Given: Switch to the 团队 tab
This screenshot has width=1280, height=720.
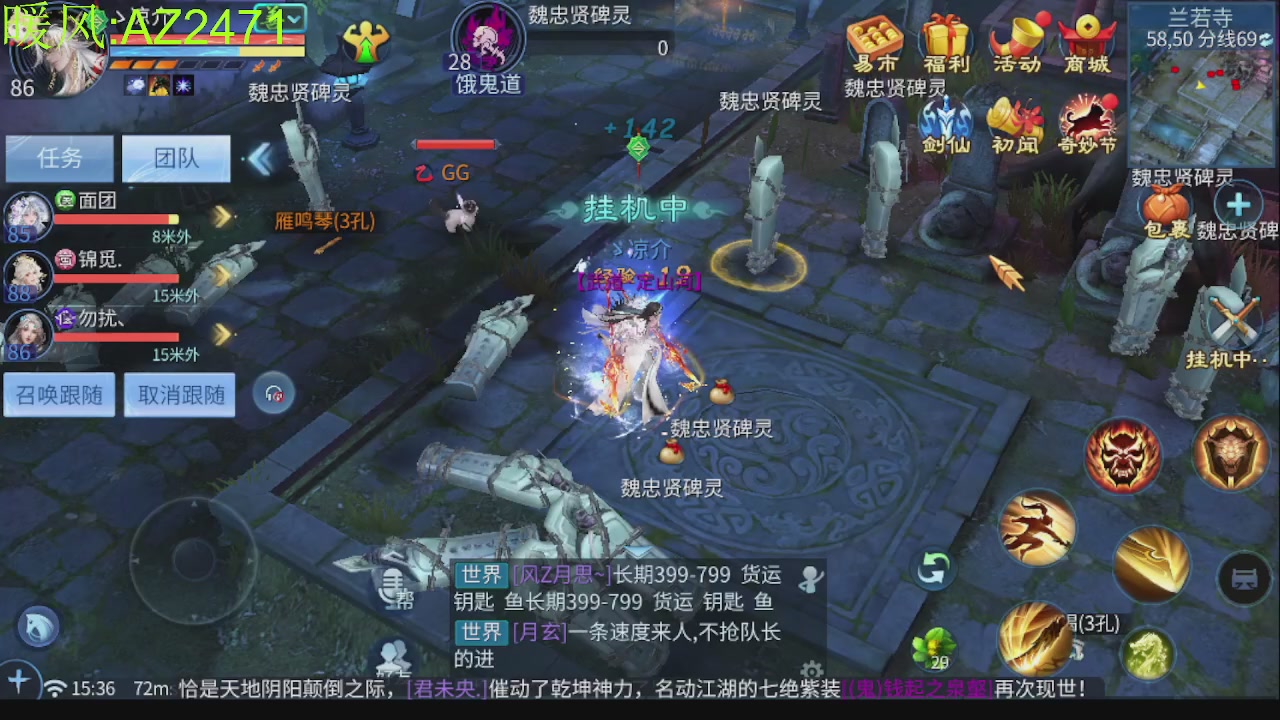Looking at the screenshot, I should click(x=176, y=158).
